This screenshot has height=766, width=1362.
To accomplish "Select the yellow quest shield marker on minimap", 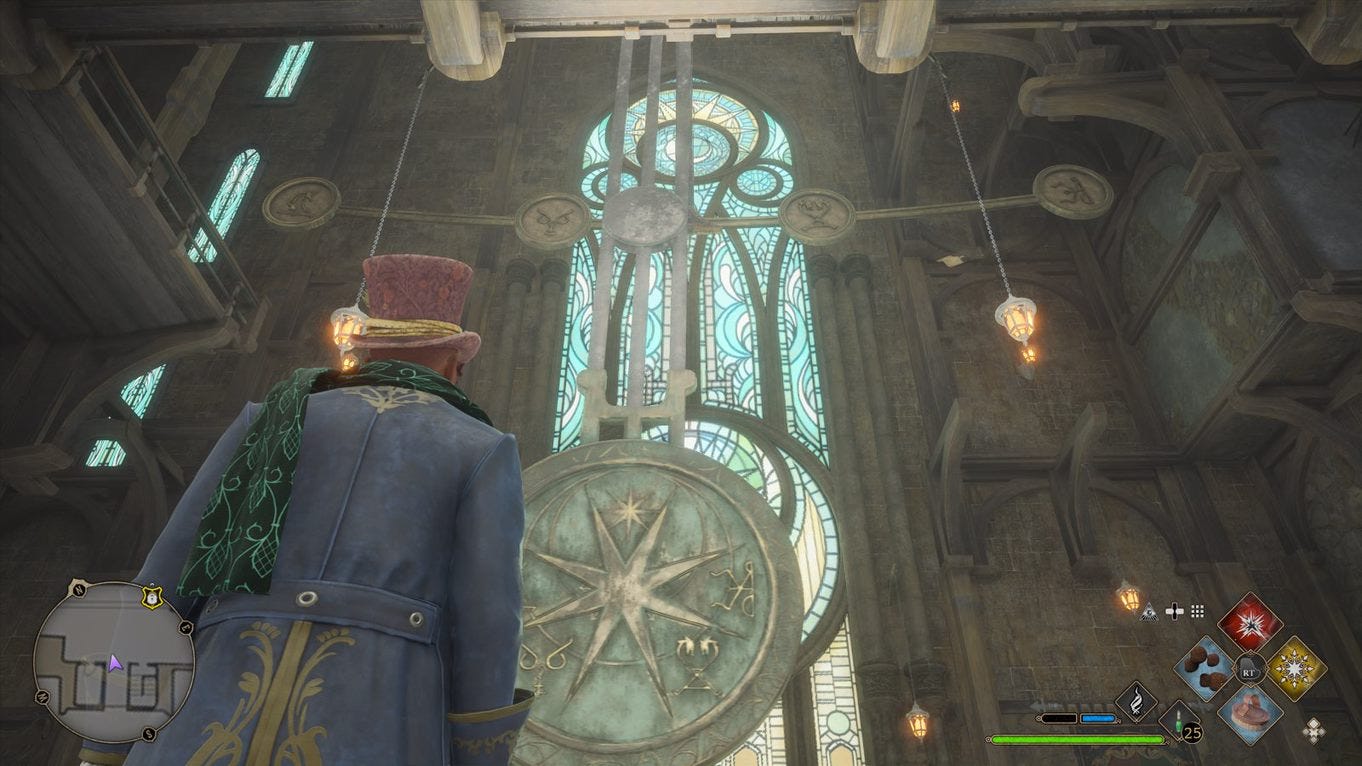I will [151, 597].
